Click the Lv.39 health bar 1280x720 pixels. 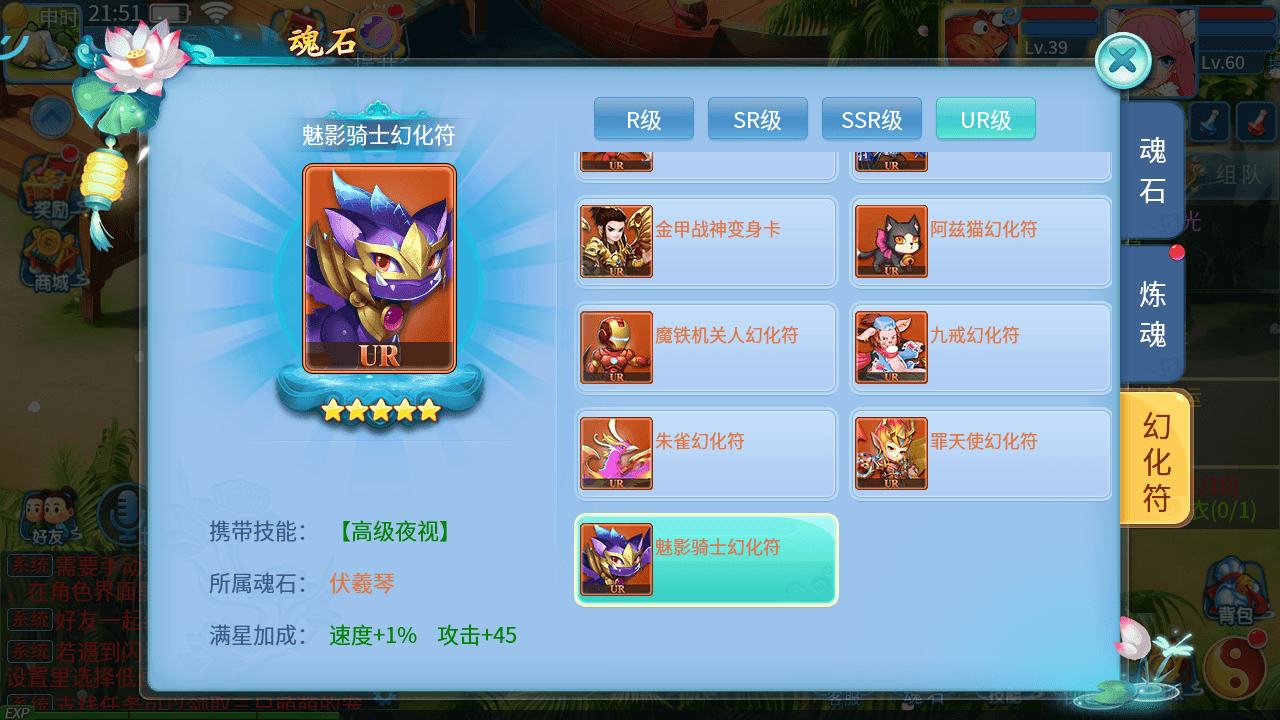(x=1060, y=25)
